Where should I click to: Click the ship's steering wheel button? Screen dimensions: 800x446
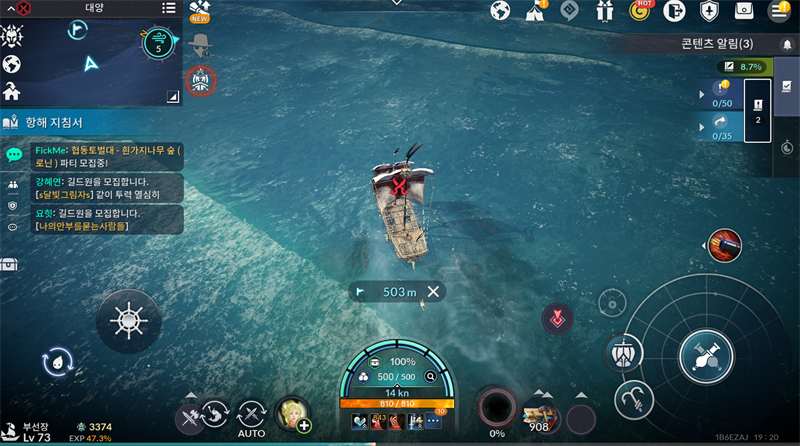pyautogui.click(x=128, y=320)
